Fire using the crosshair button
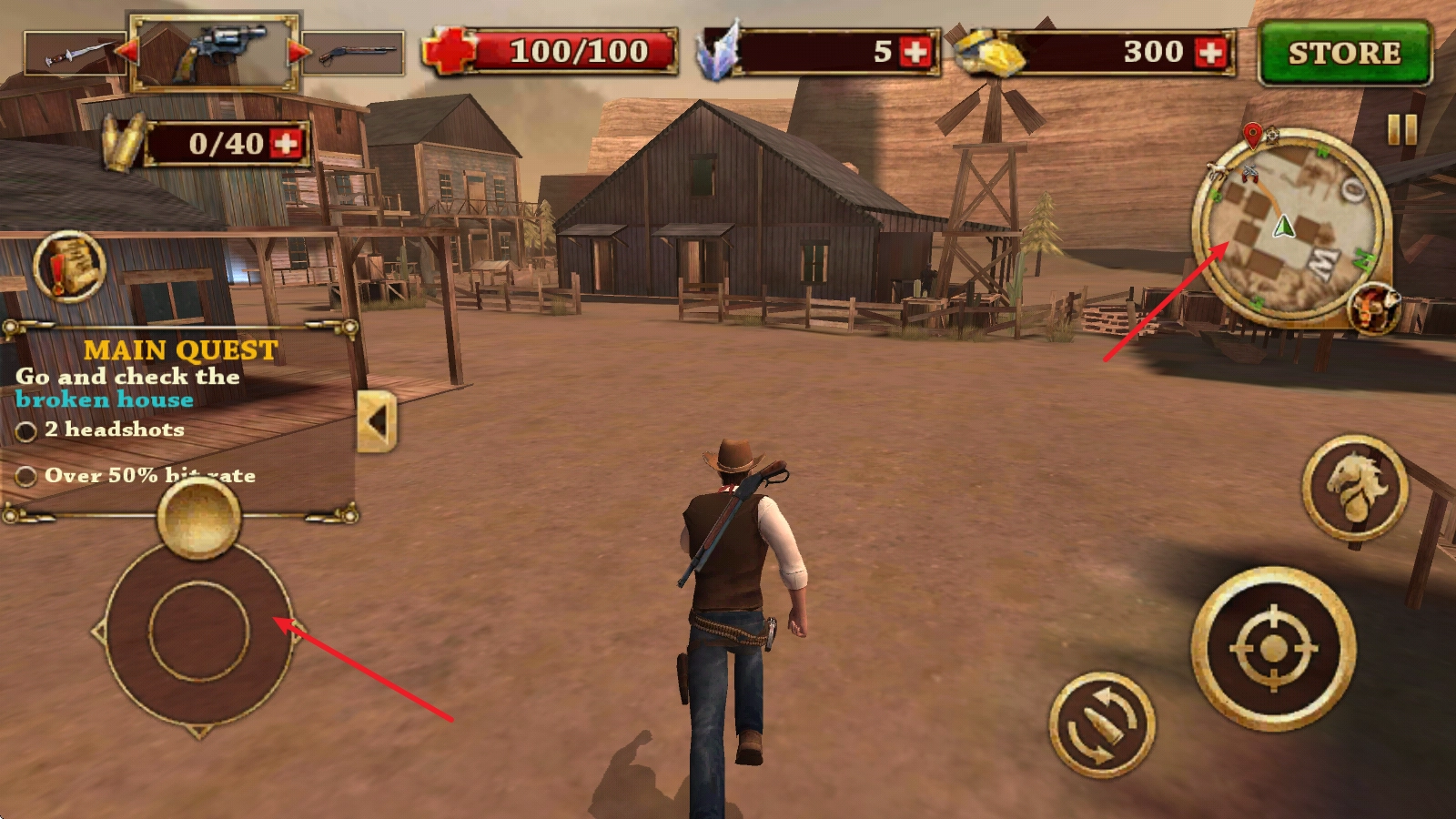This screenshot has height=819, width=1456. click(1273, 648)
